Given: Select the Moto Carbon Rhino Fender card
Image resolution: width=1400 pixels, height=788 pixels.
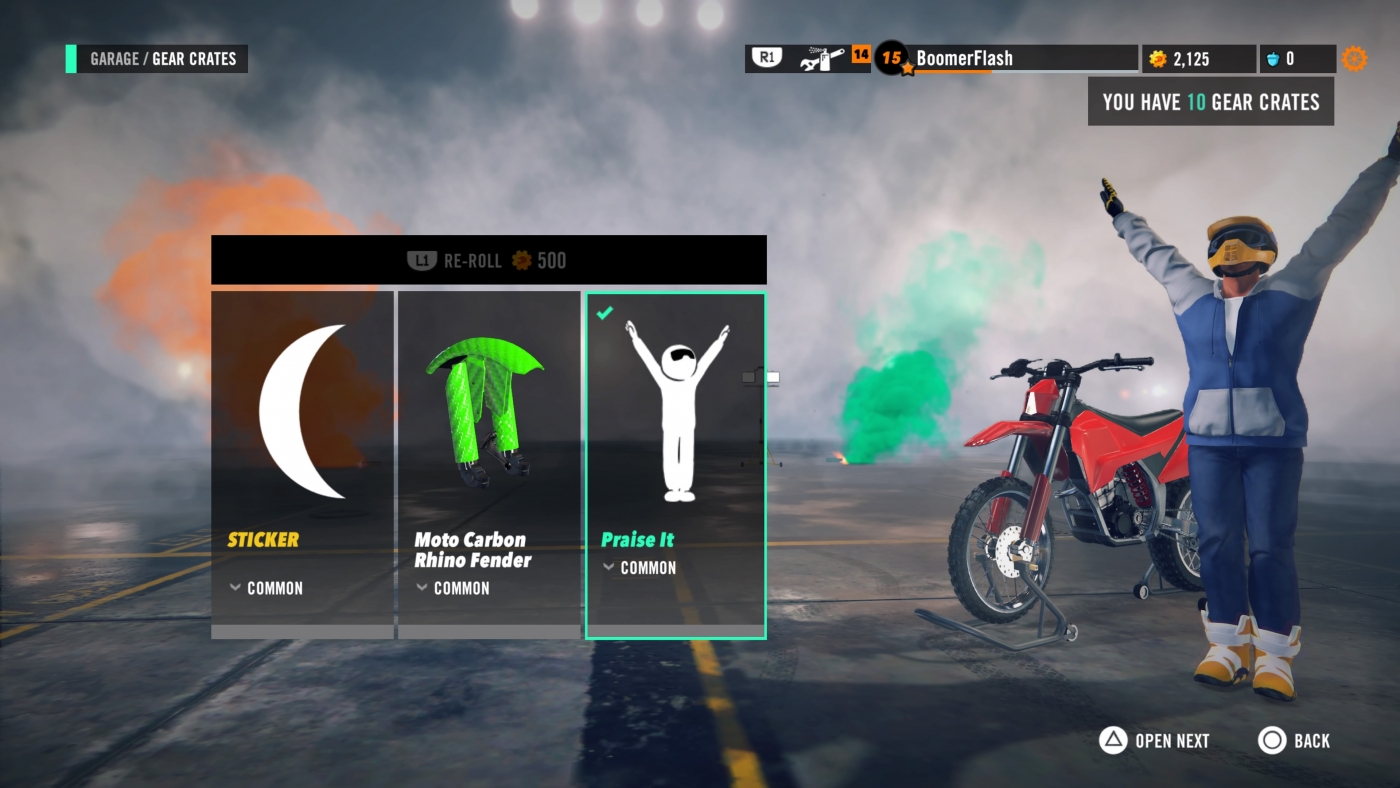Looking at the screenshot, I should pyautogui.click(x=489, y=465).
